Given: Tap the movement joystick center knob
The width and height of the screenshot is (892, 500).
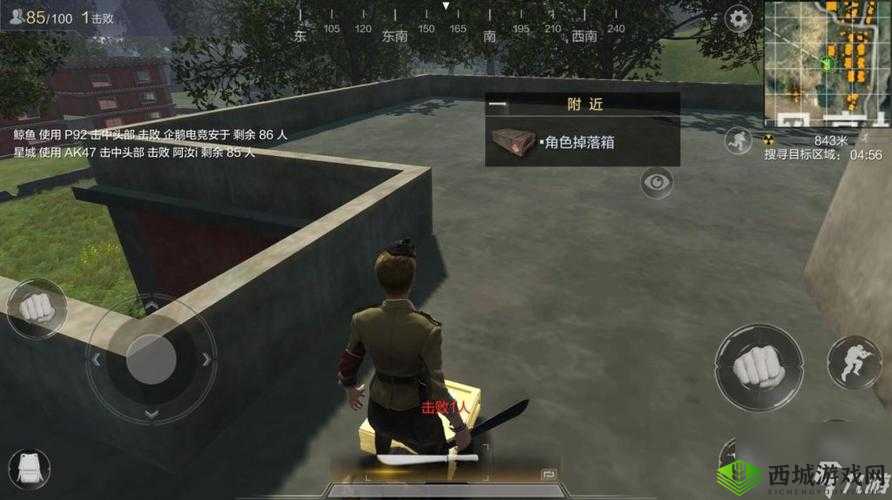Looking at the screenshot, I should point(150,357).
